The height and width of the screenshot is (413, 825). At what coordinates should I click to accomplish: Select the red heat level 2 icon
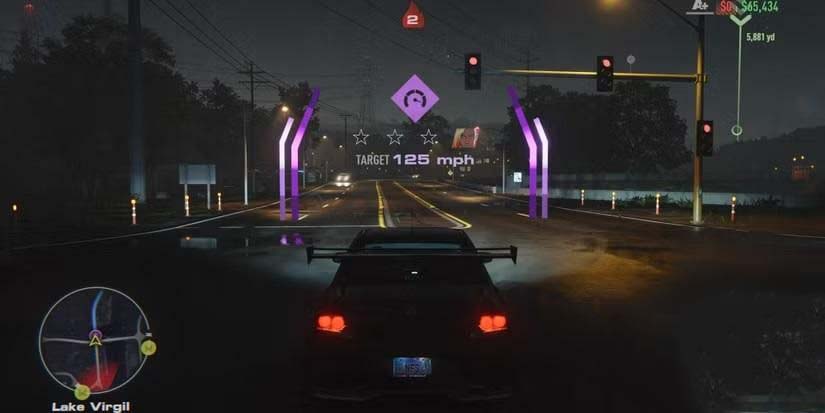pos(413,15)
